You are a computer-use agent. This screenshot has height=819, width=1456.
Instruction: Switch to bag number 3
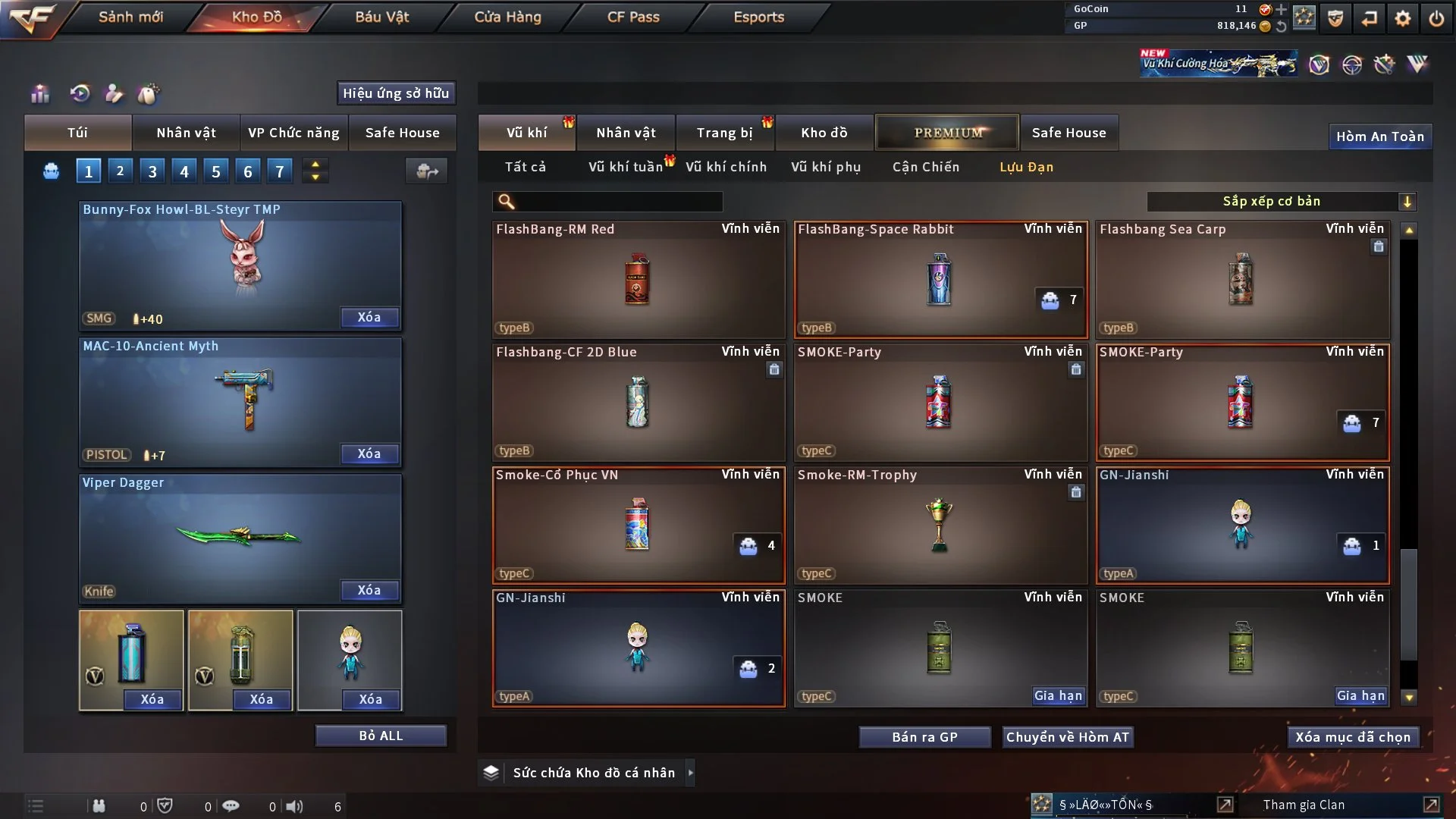click(x=152, y=171)
